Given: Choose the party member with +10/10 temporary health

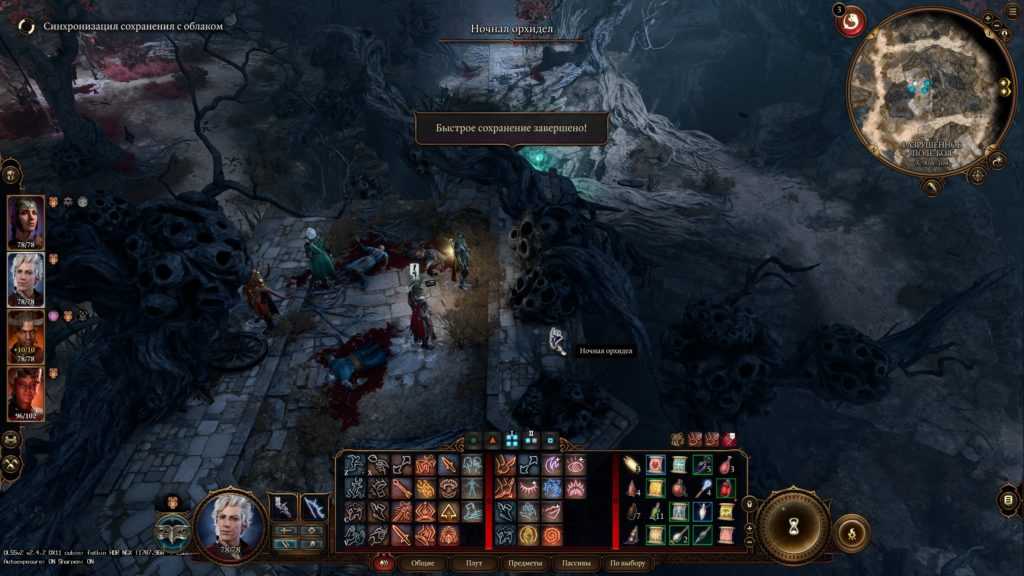Looking at the screenshot, I should click(26, 334).
